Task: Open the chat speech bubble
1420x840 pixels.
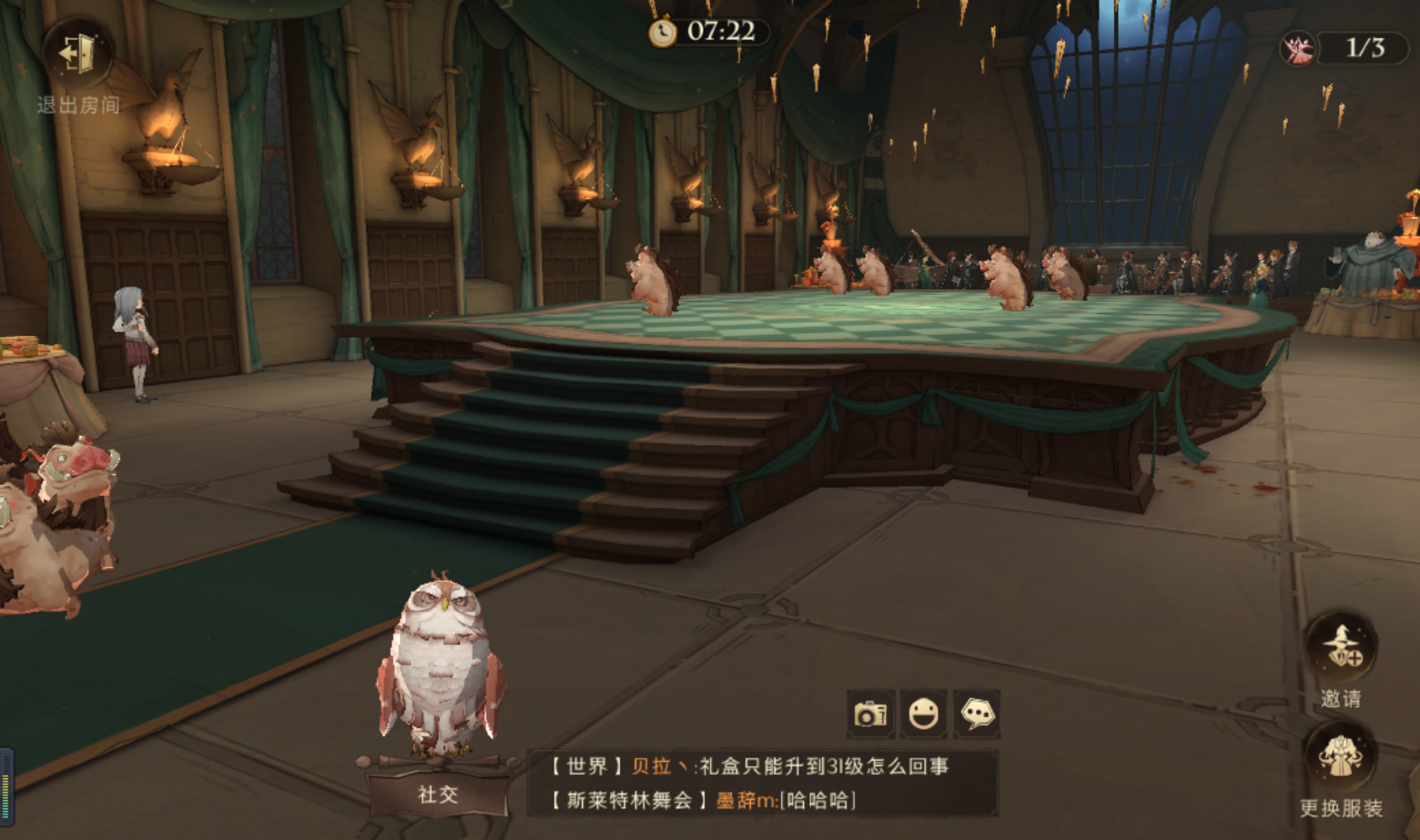Action: [977, 713]
